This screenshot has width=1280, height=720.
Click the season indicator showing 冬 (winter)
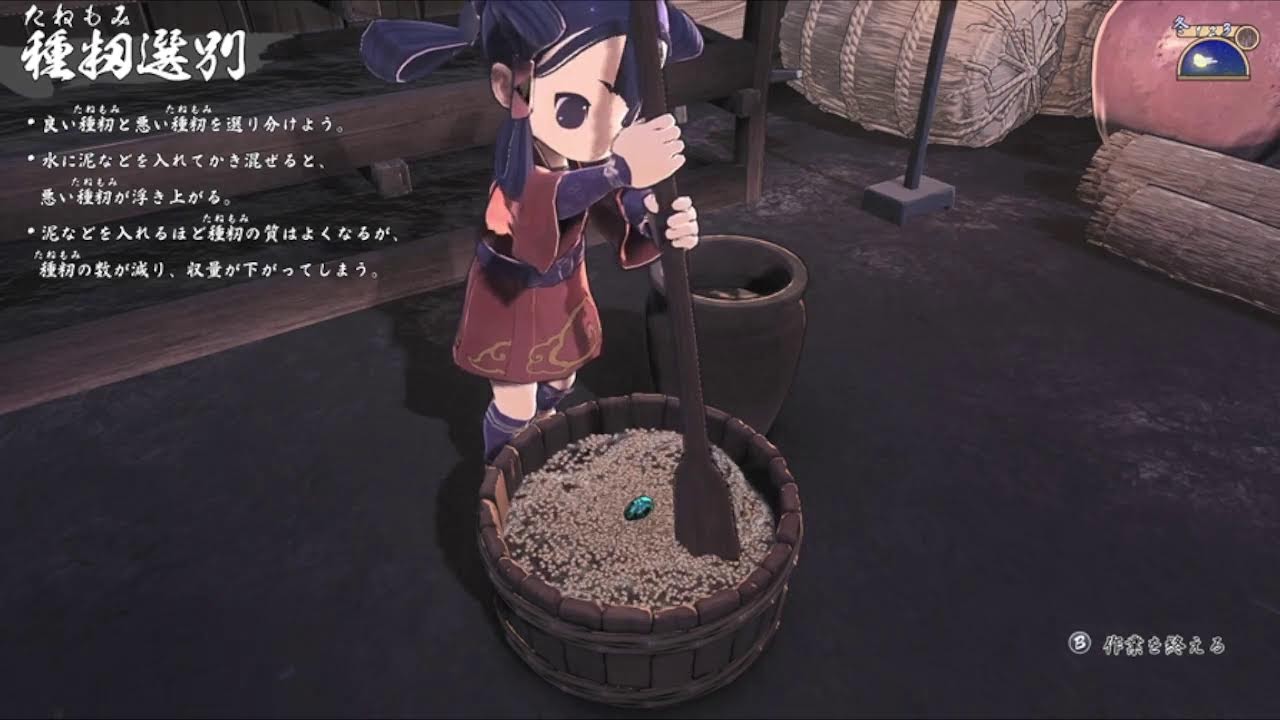1182,24
